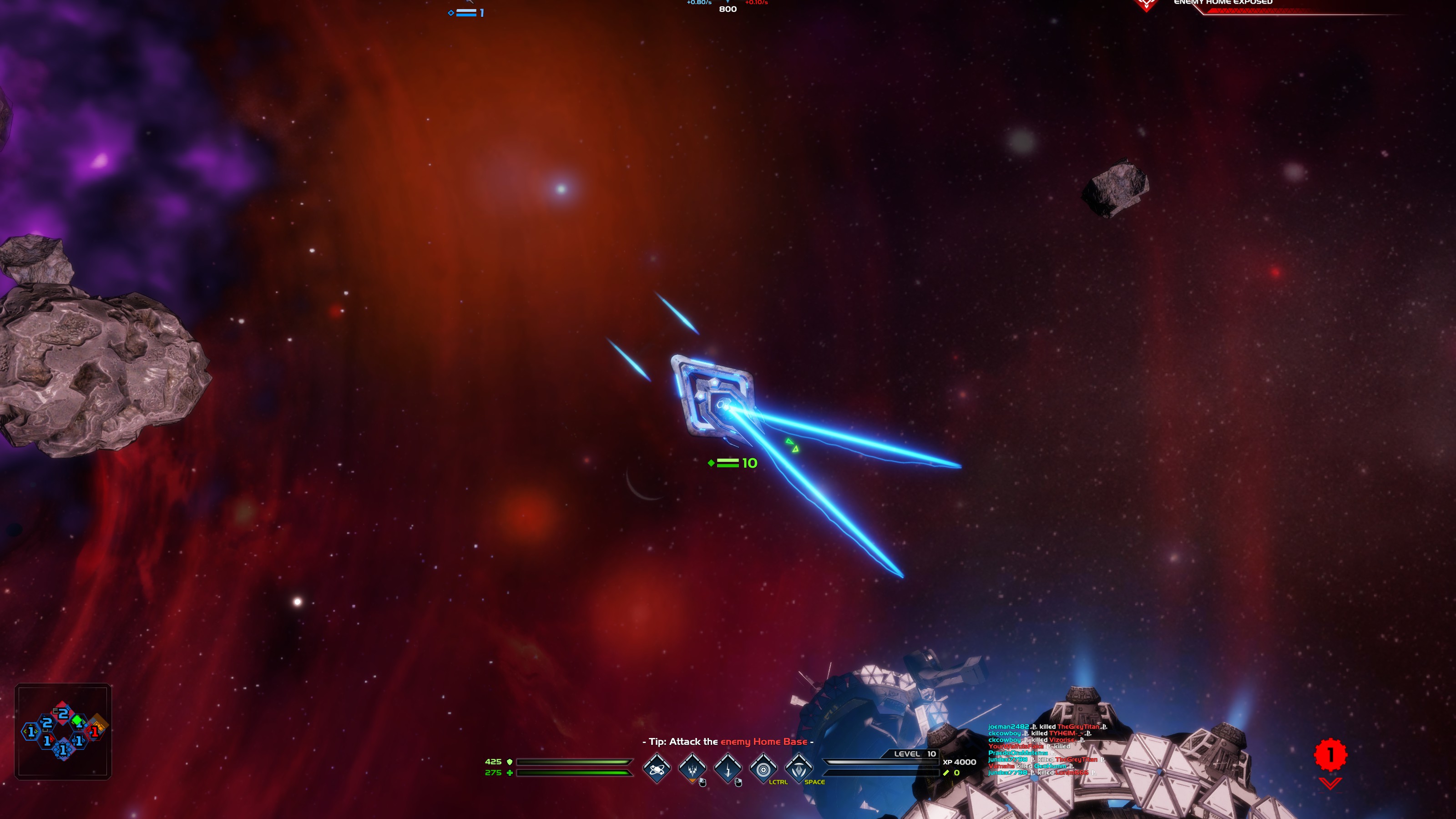This screenshot has height=819, width=1456.
Task: Click the LCTRL target ability icon
Action: coord(763,770)
